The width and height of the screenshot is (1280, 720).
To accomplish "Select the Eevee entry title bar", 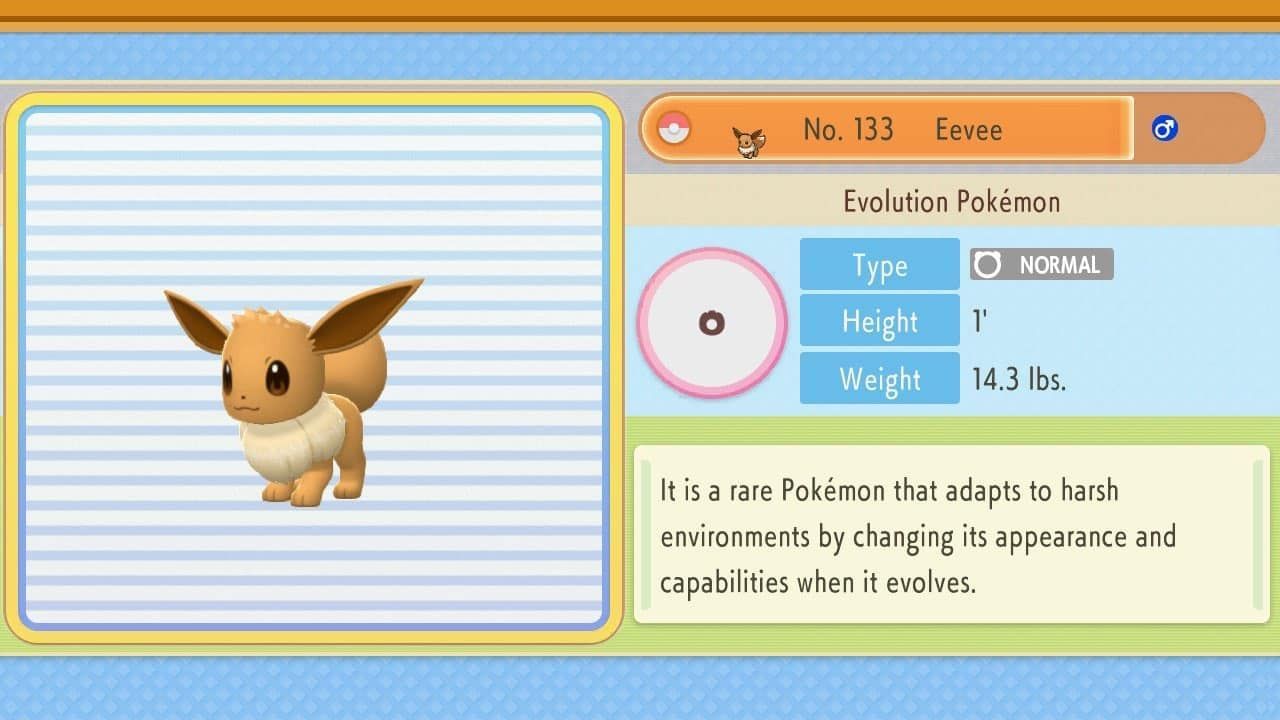I will (888, 128).
